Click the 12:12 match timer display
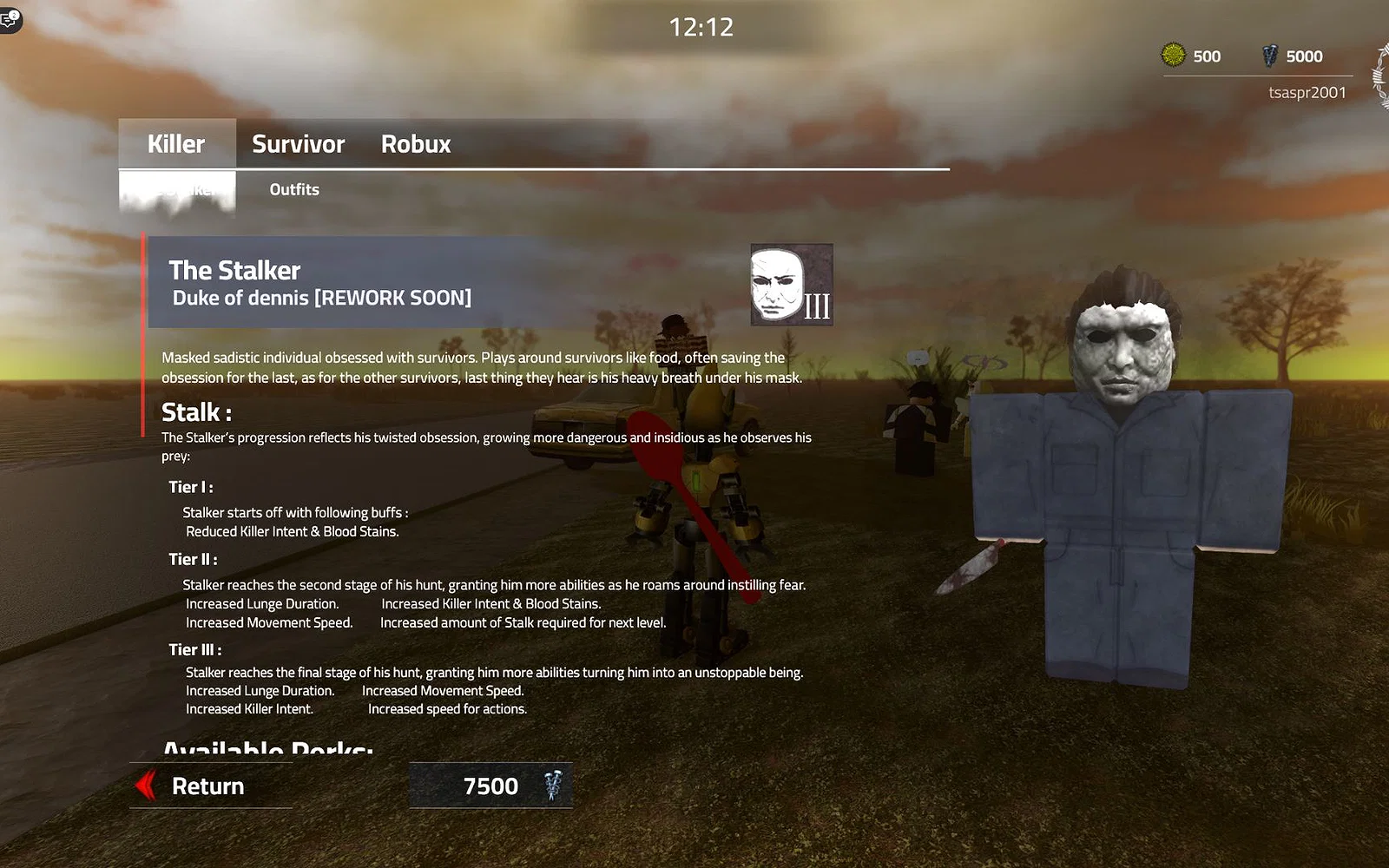1389x868 pixels. click(x=701, y=26)
